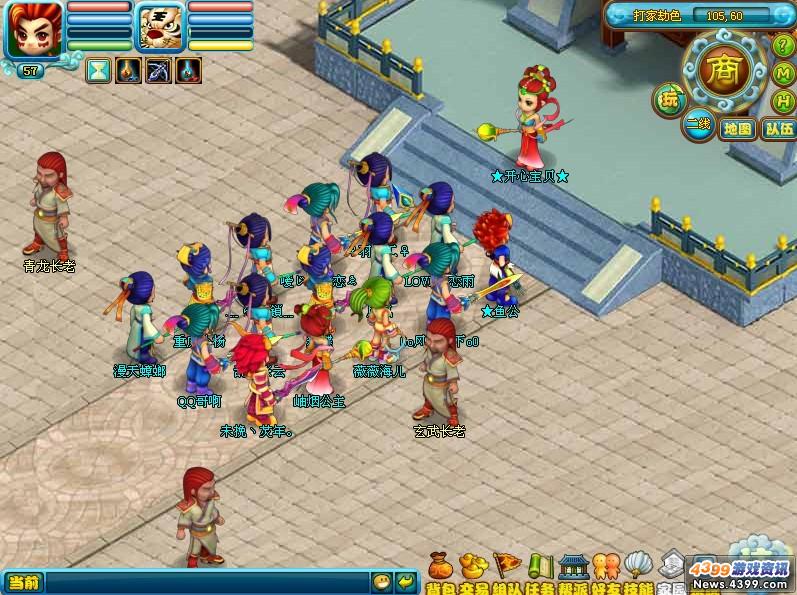Open the 组队 party flag icon
The image size is (797, 595).
(507, 567)
